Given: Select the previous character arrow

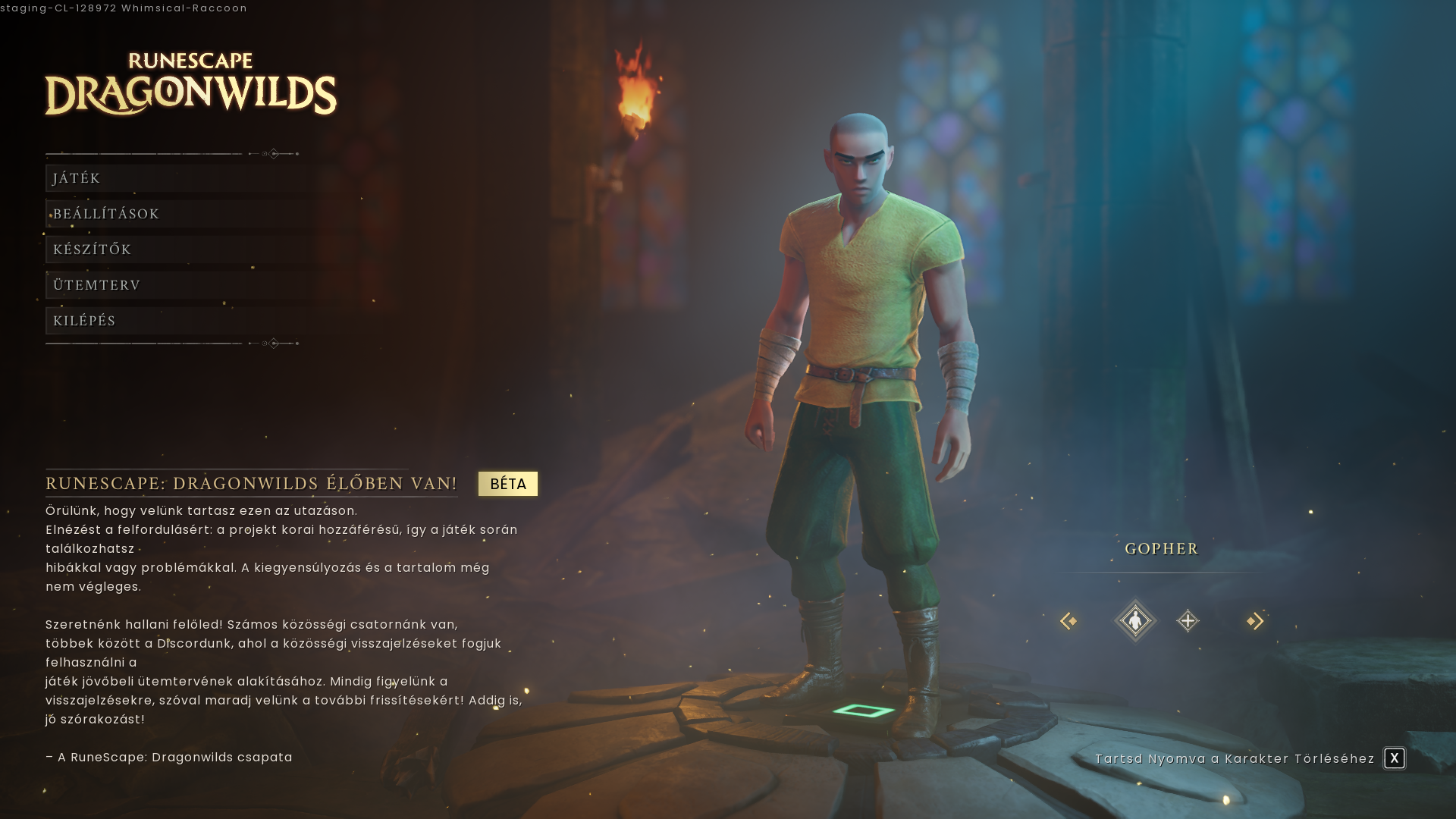Looking at the screenshot, I should point(1068,621).
